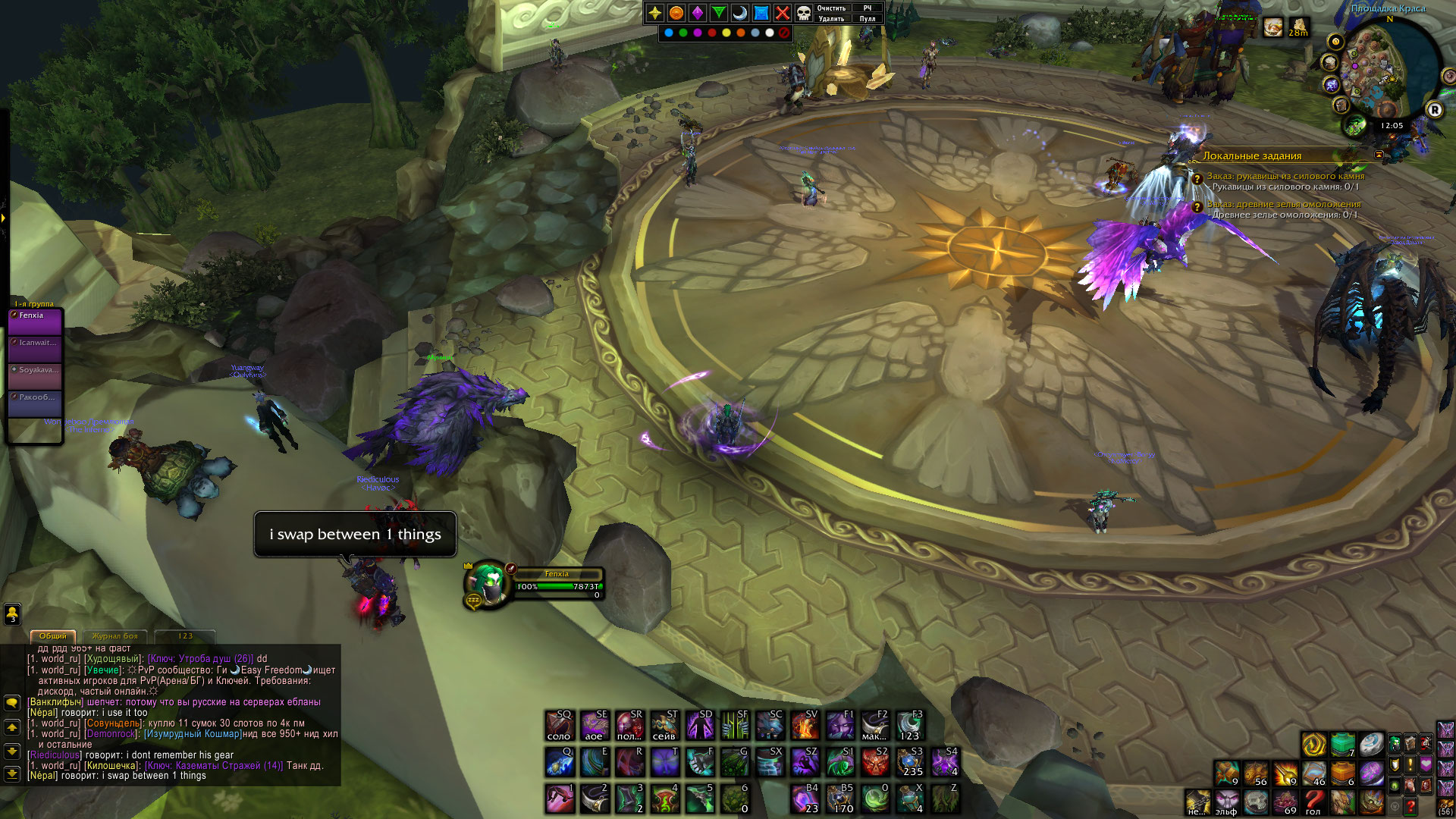Click the red no-entry clear markers icon
Screen dimensions: 1456x819
[784, 33]
